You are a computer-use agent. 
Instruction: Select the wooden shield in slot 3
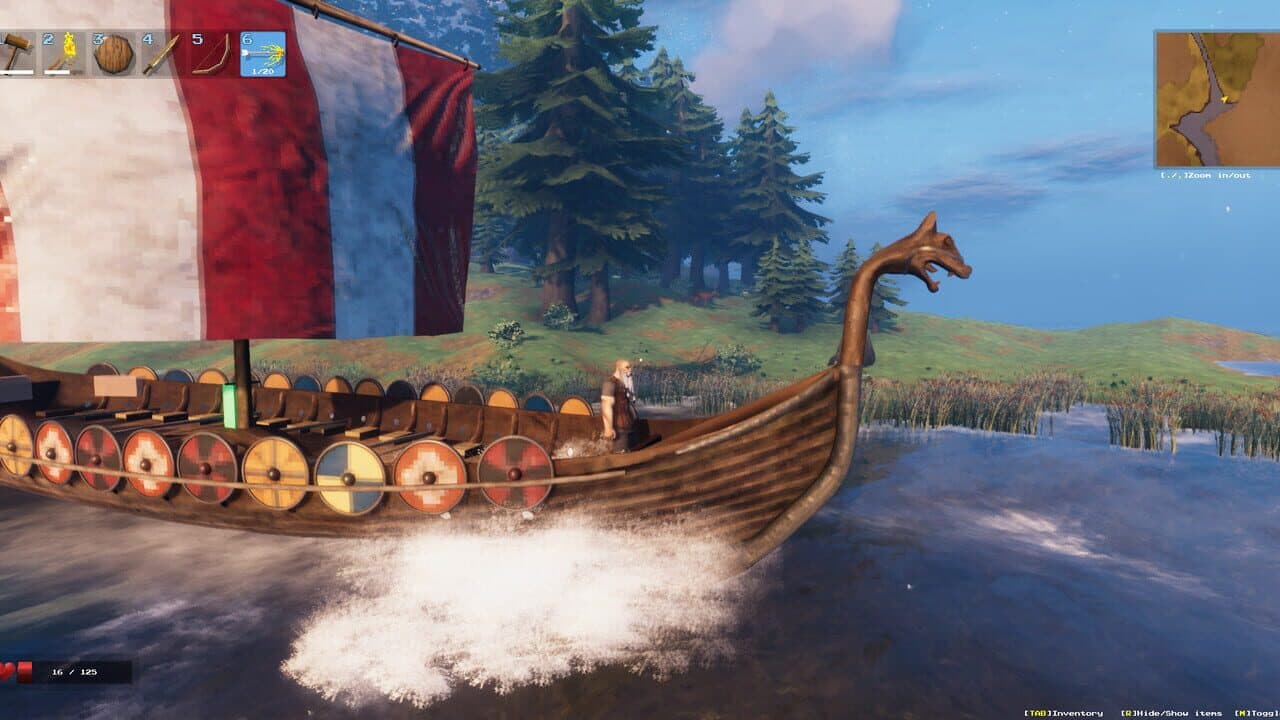coord(112,53)
